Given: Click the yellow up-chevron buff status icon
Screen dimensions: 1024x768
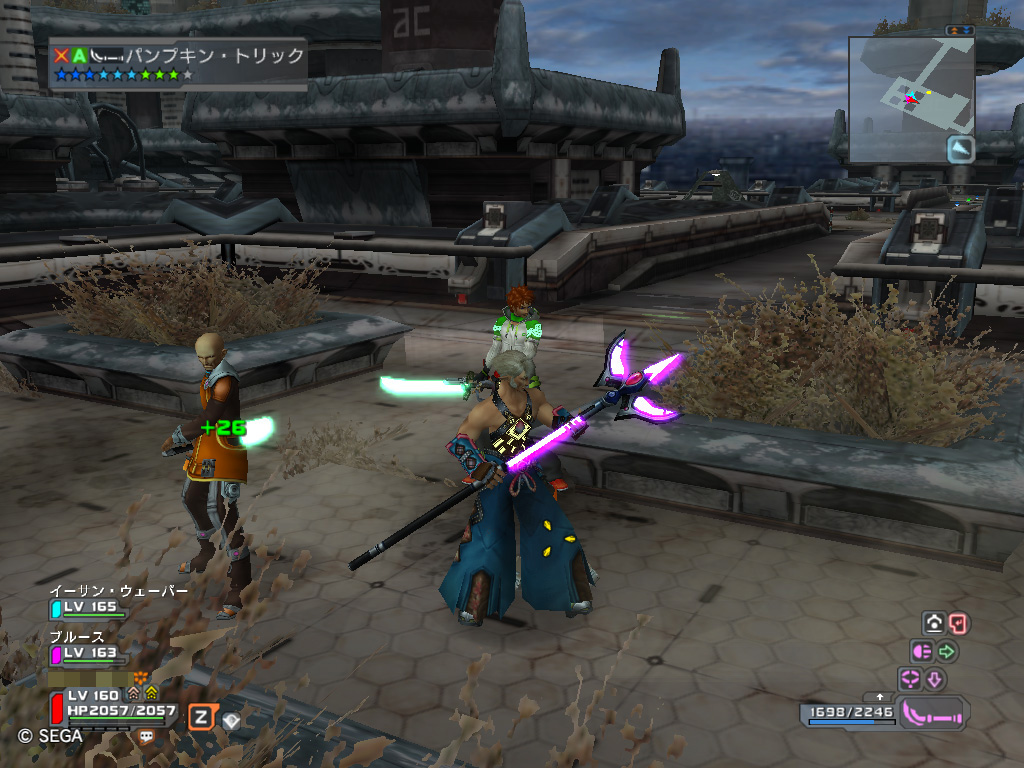Looking at the screenshot, I should pos(151,693).
